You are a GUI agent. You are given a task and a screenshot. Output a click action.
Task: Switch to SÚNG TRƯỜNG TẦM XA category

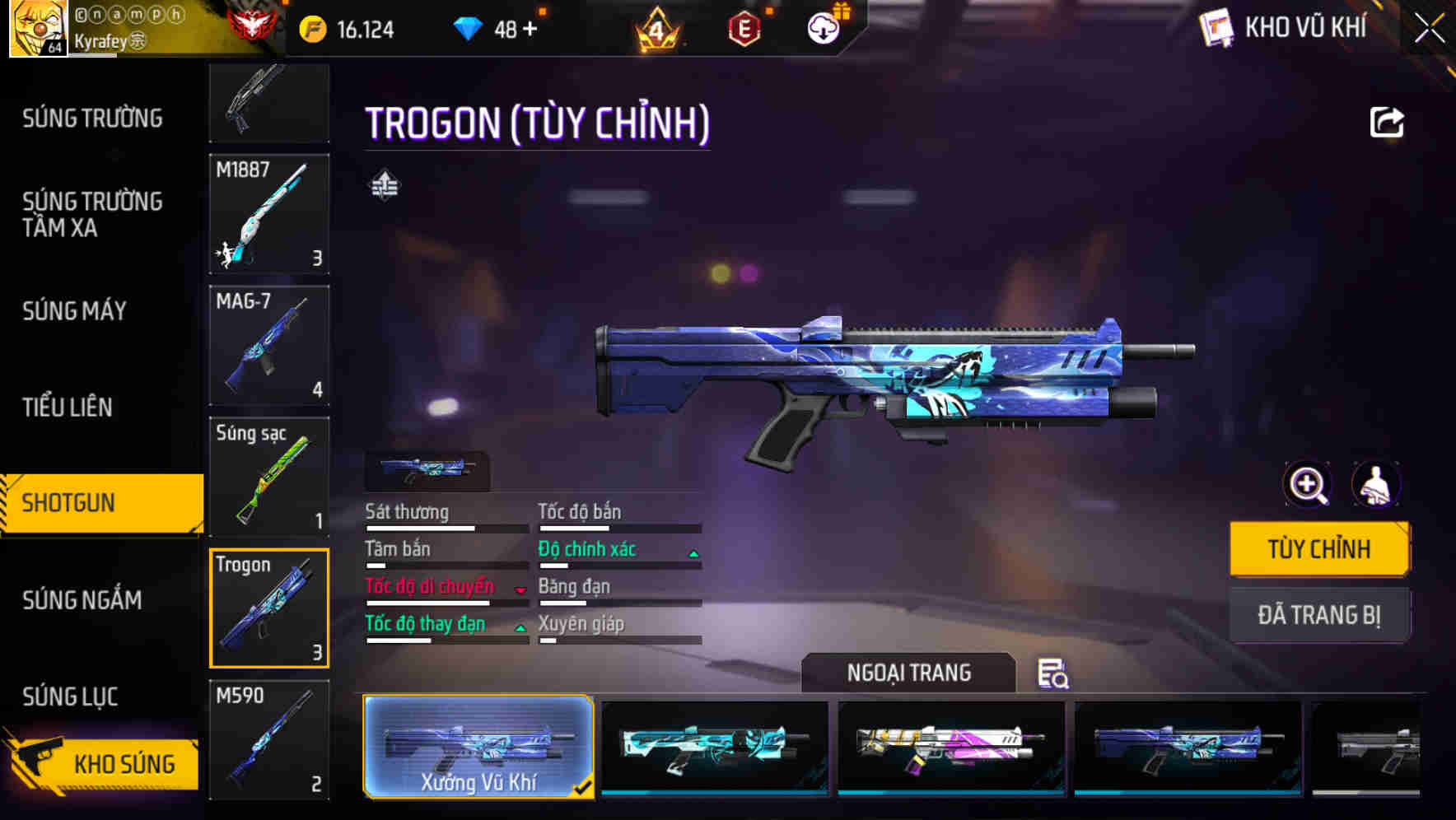click(x=92, y=214)
